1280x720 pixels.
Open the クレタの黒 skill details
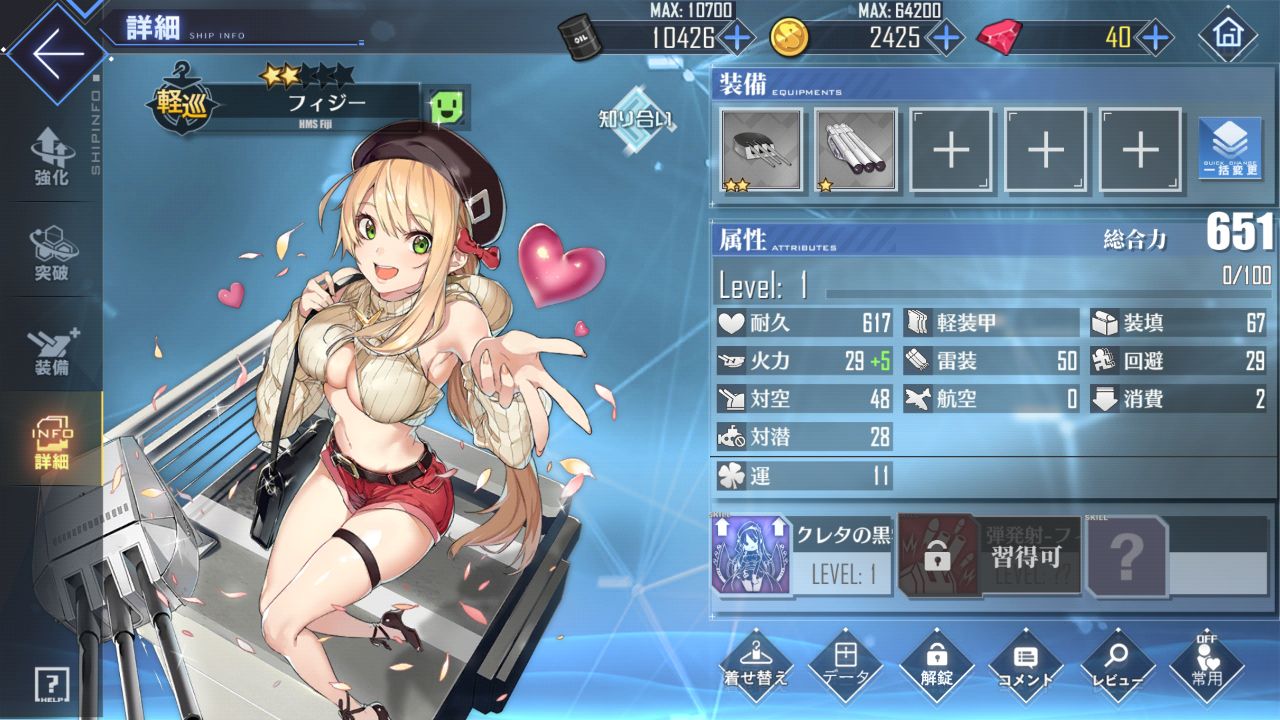[x=802, y=556]
